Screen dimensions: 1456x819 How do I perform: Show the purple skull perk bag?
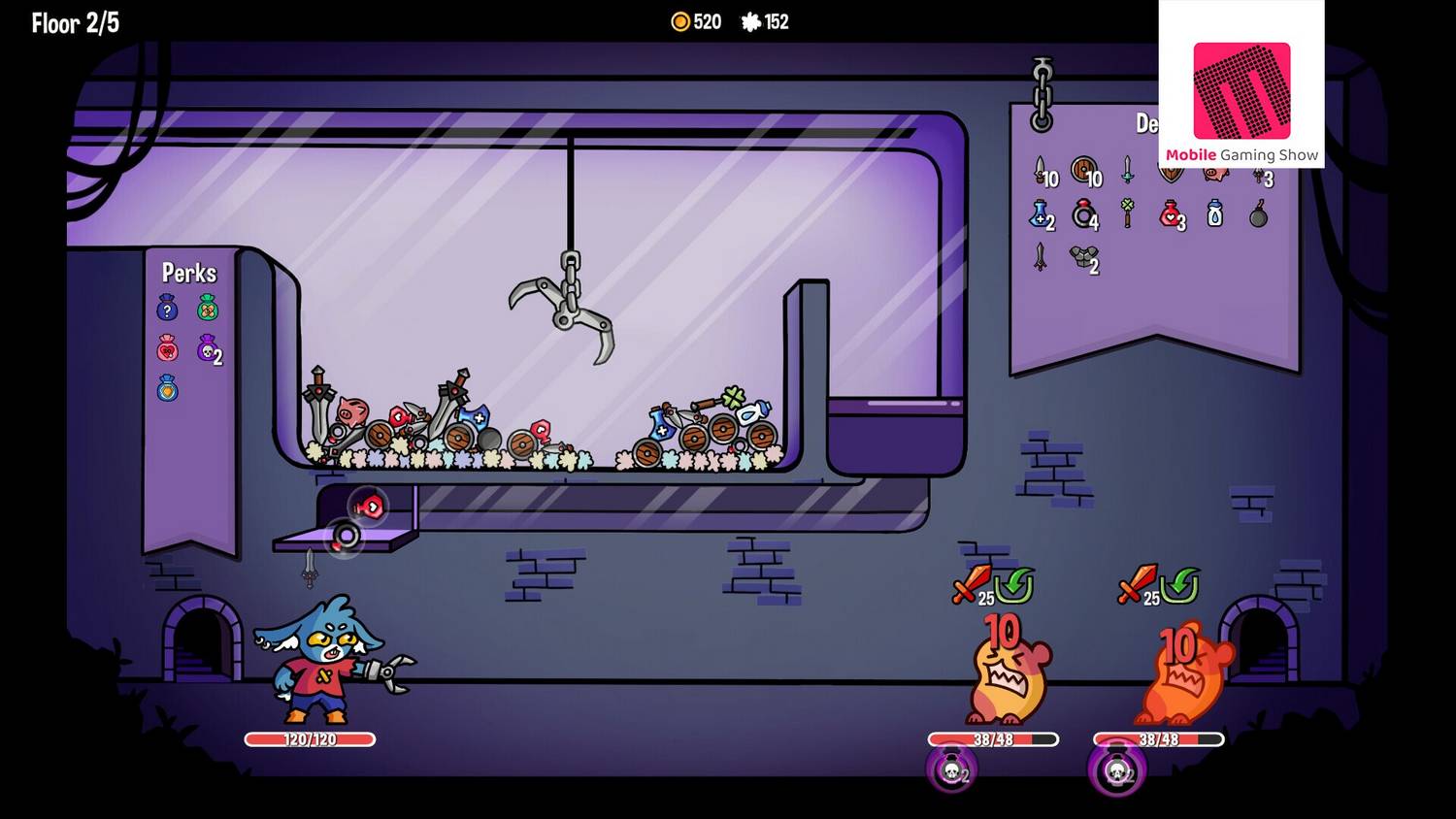208,348
